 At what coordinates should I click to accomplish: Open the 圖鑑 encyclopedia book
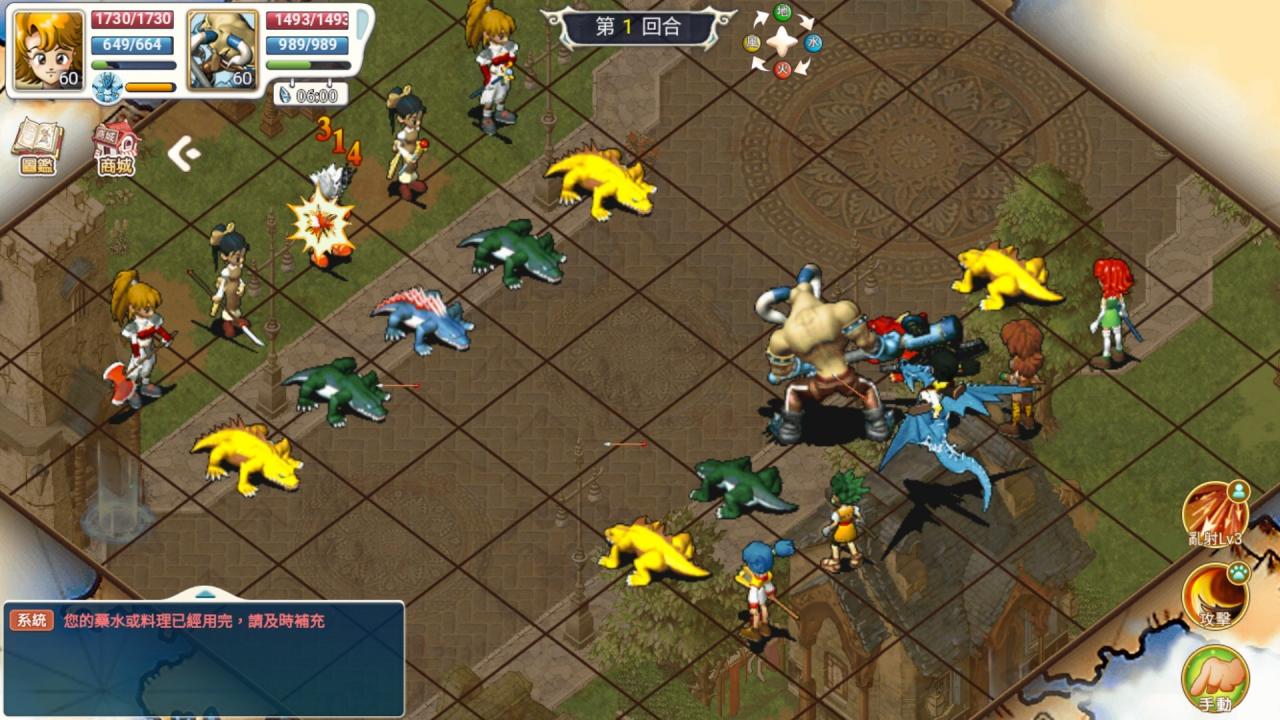37,146
